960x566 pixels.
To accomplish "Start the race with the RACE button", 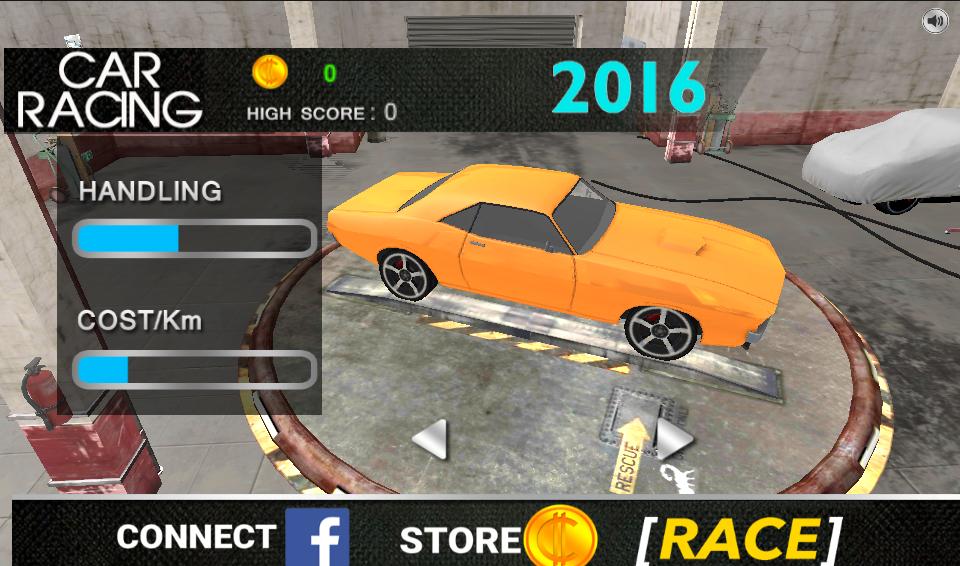I will coord(738,539).
